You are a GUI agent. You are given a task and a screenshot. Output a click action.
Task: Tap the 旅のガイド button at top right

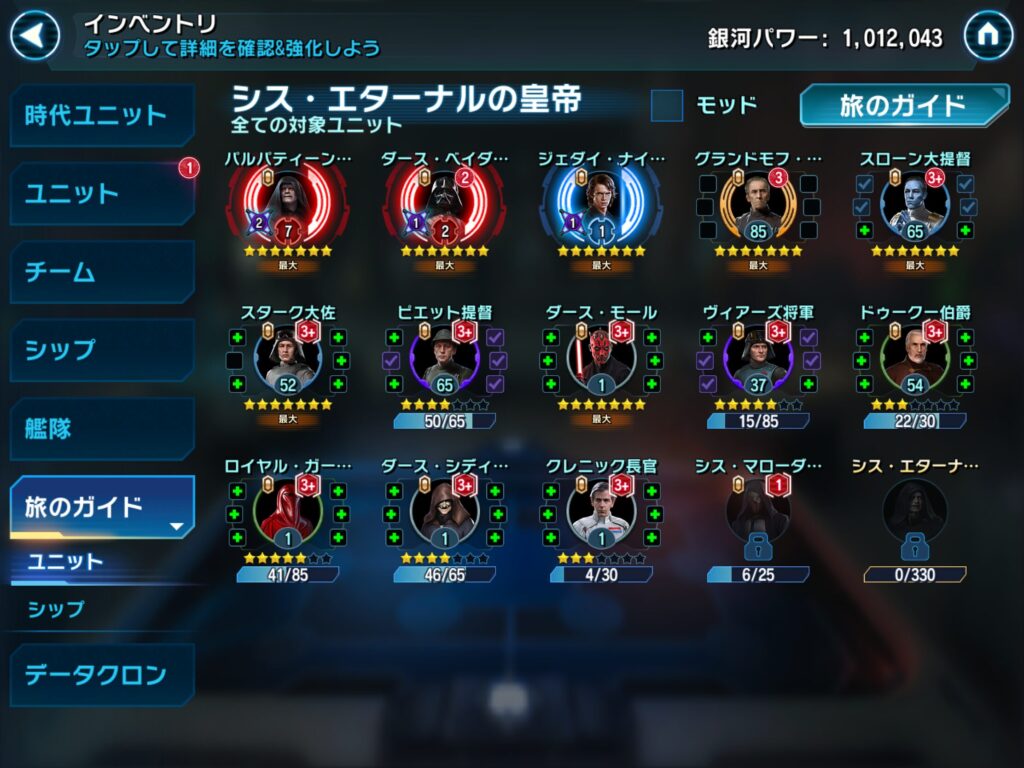pos(902,106)
